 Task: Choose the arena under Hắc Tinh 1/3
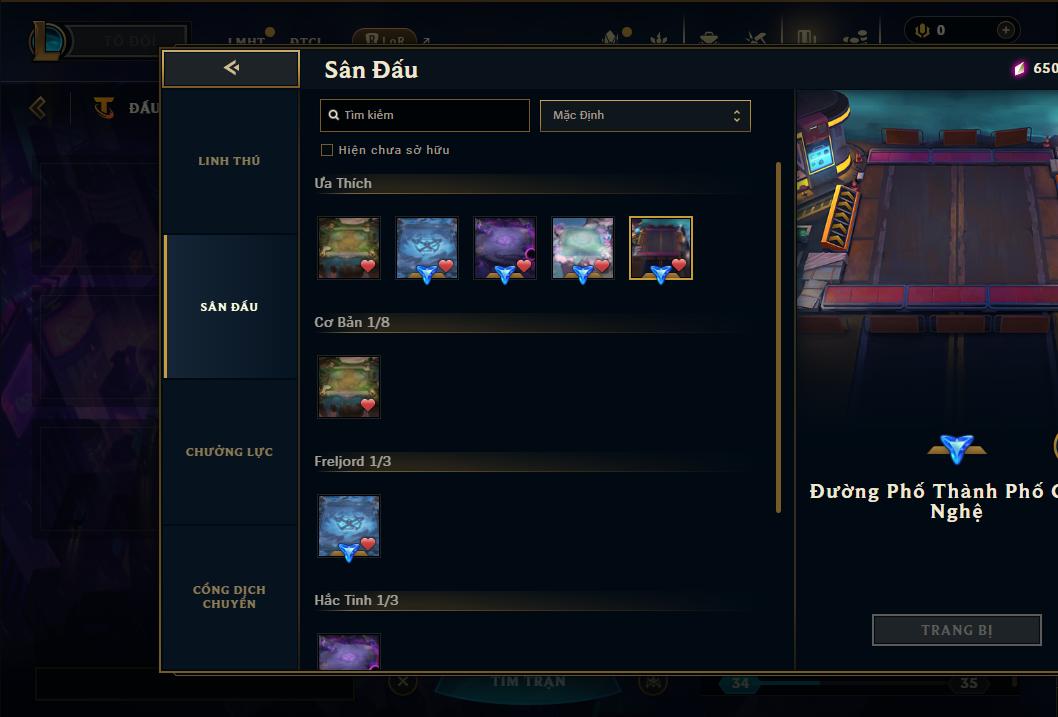click(x=349, y=651)
